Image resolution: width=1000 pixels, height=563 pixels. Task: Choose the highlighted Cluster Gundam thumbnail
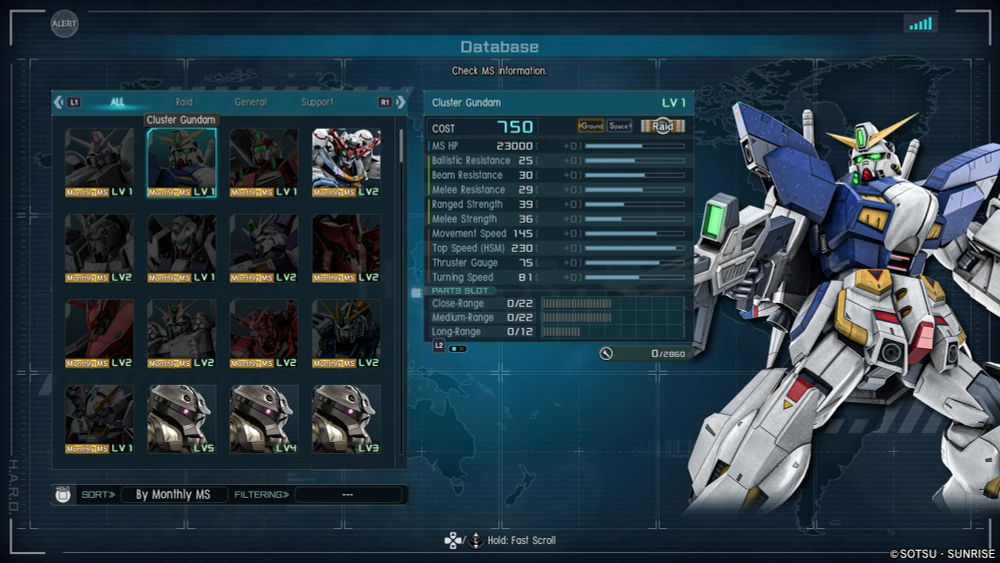coord(182,162)
